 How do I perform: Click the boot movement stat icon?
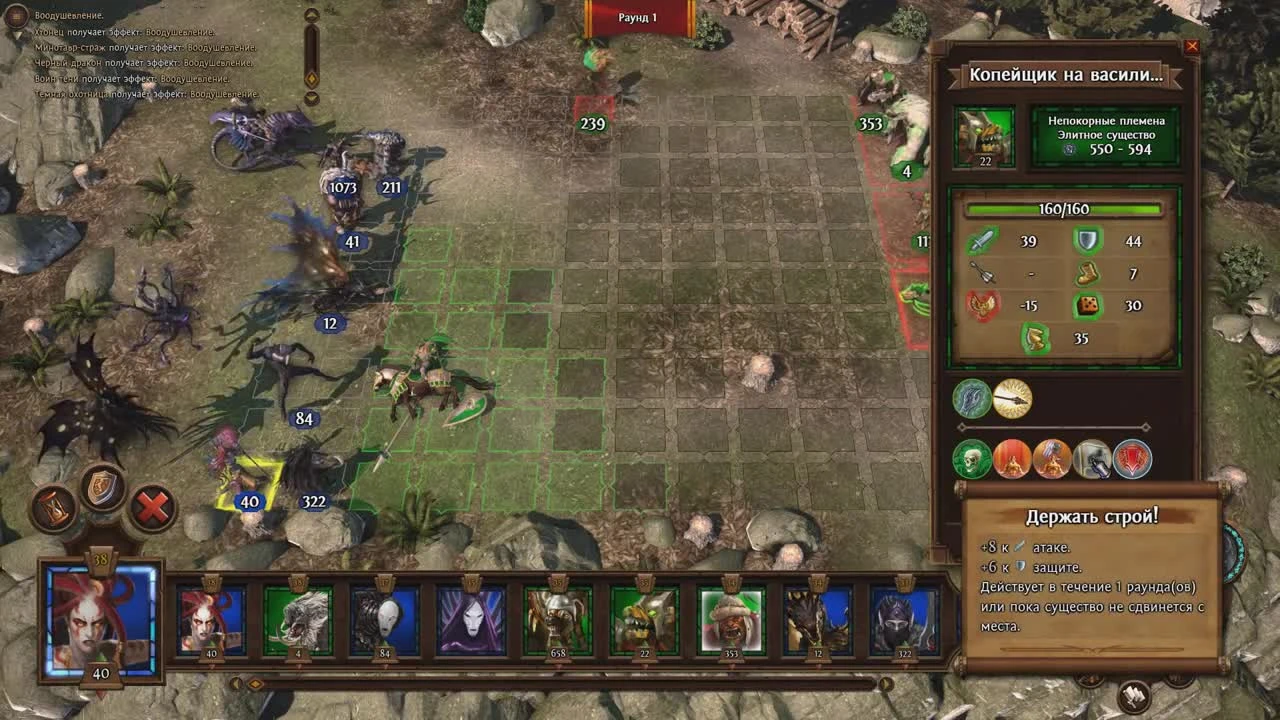click(x=1087, y=272)
